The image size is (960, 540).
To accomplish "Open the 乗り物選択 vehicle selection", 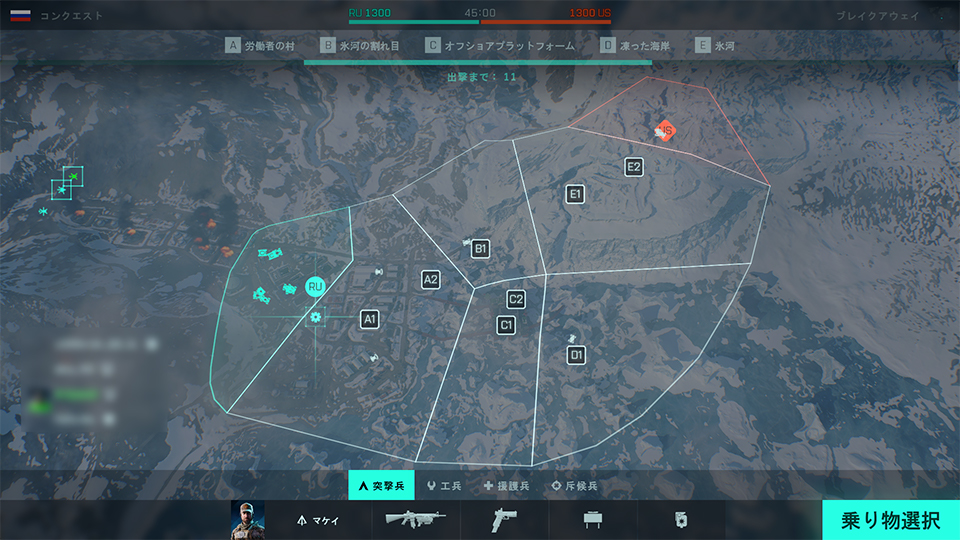I will tap(890, 520).
